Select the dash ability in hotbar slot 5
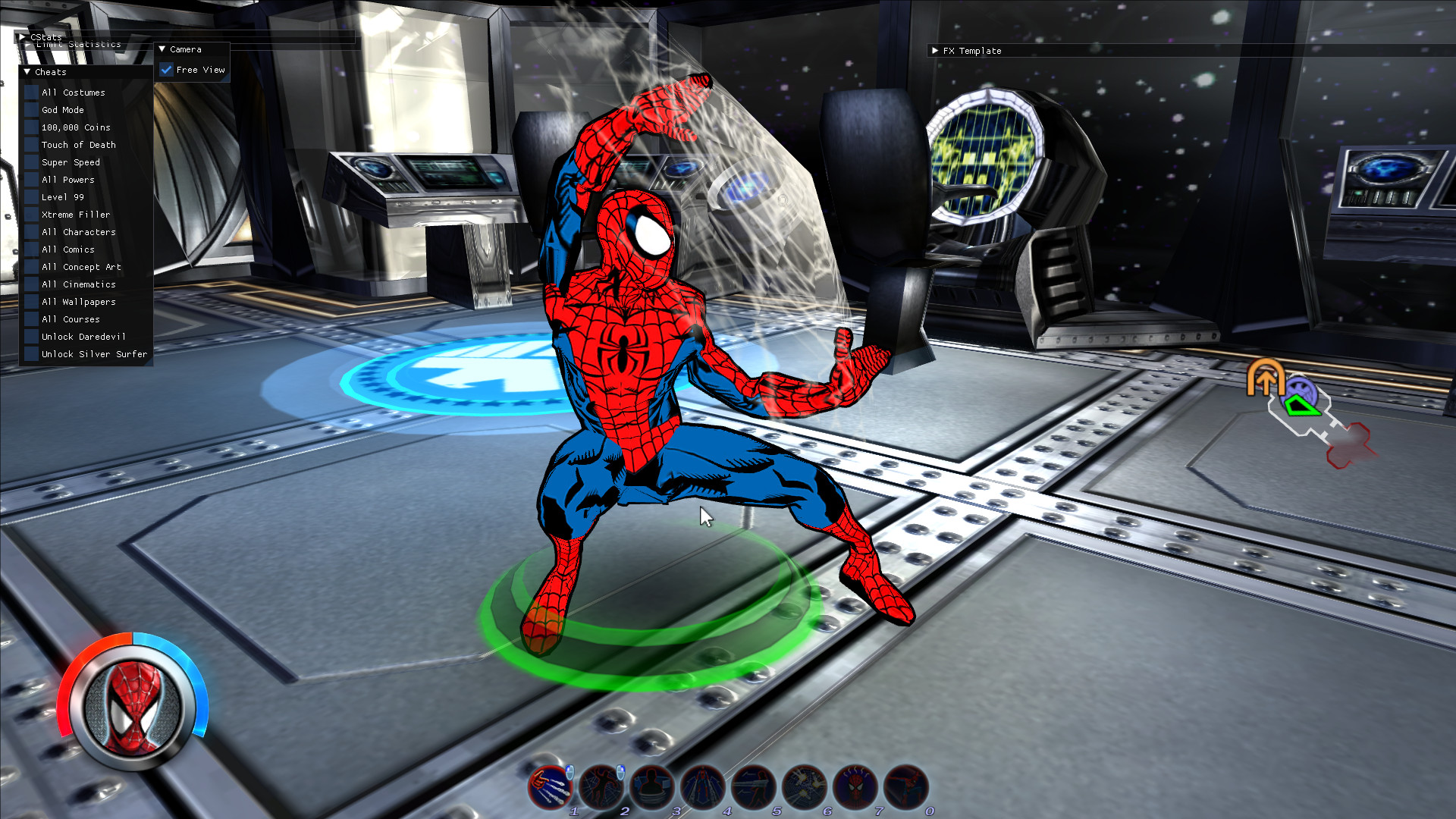Viewport: 1456px width, 819px height. [753, 787]
